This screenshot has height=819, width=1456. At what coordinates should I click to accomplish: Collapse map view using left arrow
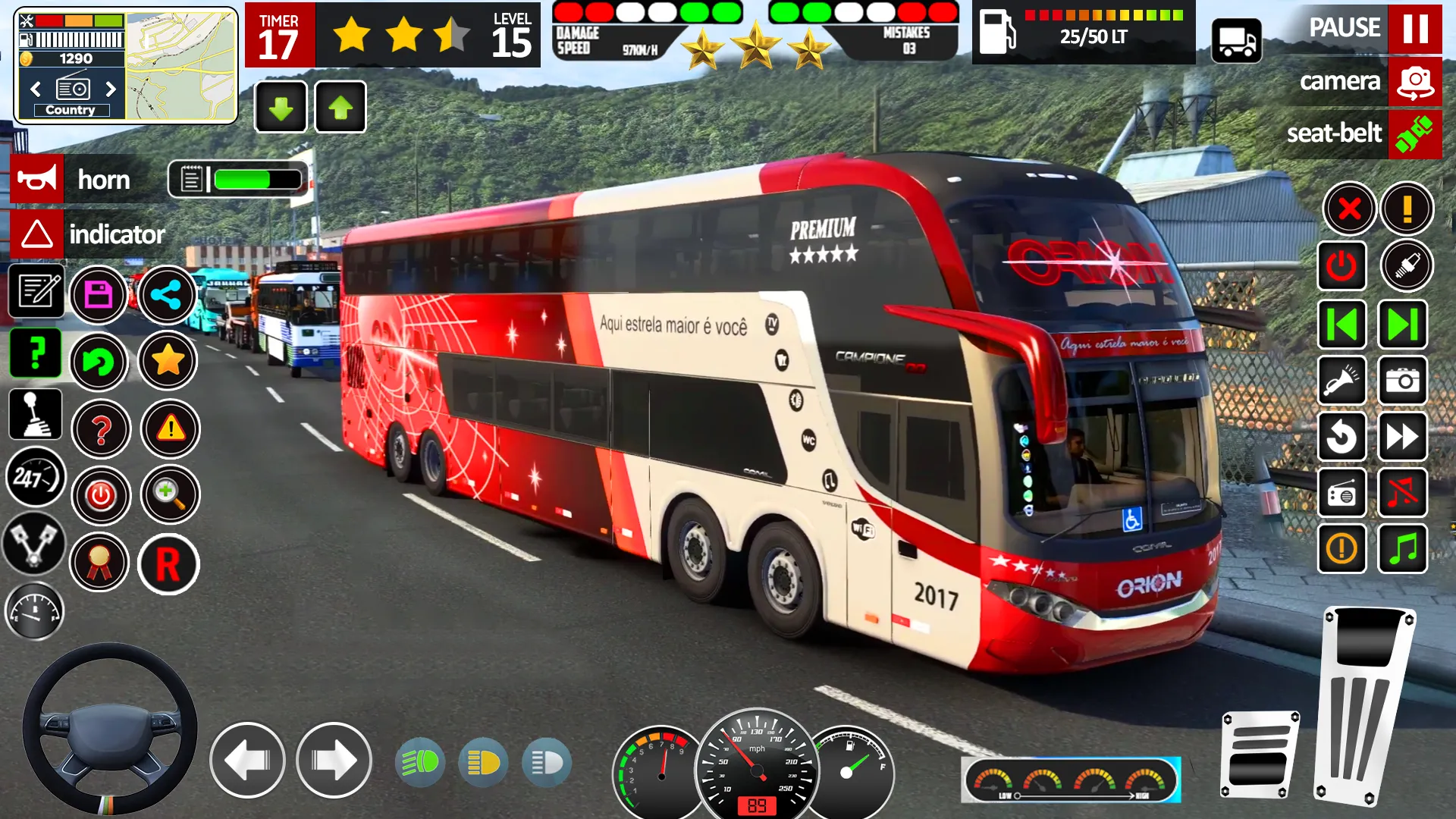35,89
